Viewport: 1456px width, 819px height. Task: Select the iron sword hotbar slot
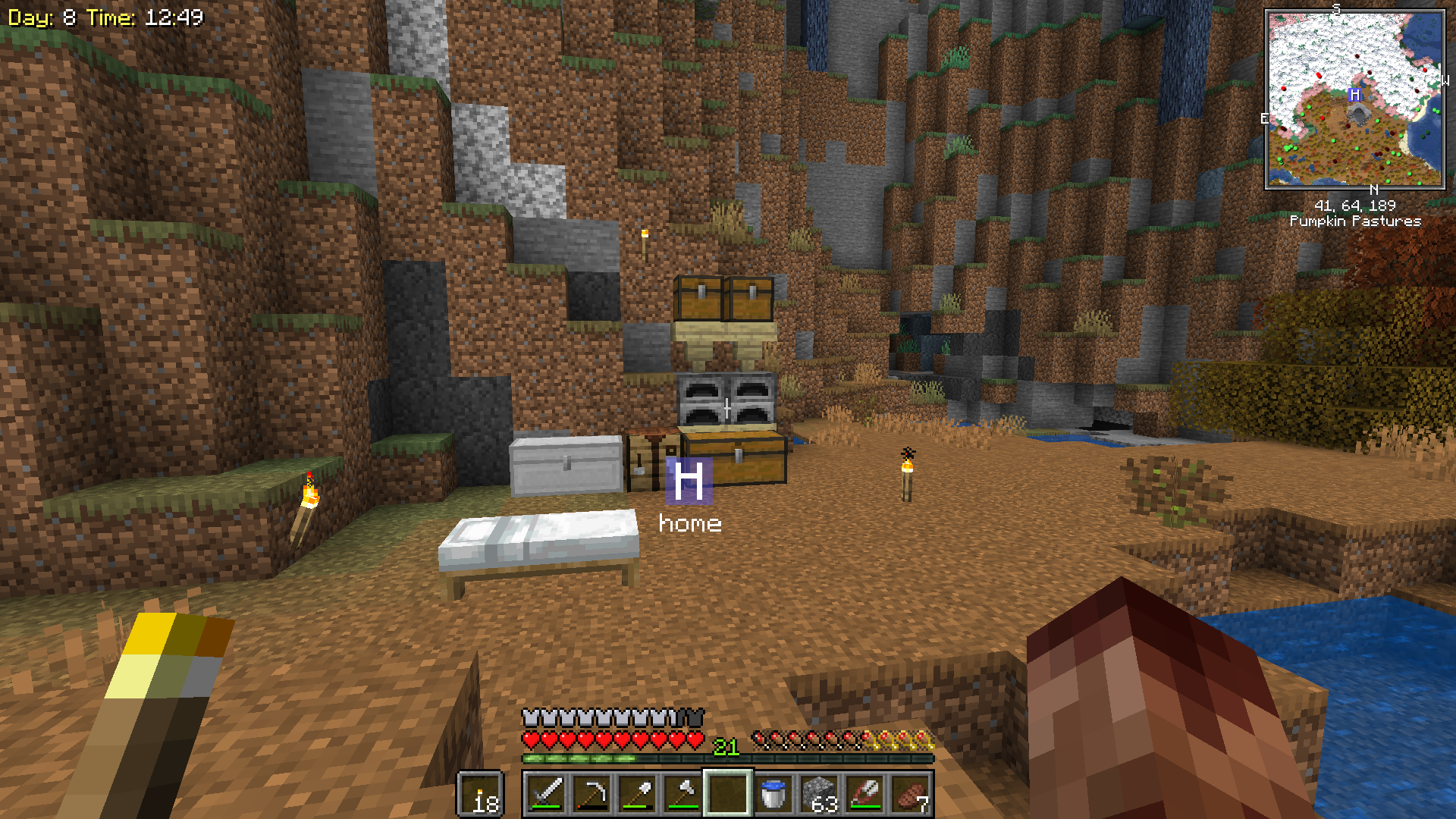coord(546,794)
